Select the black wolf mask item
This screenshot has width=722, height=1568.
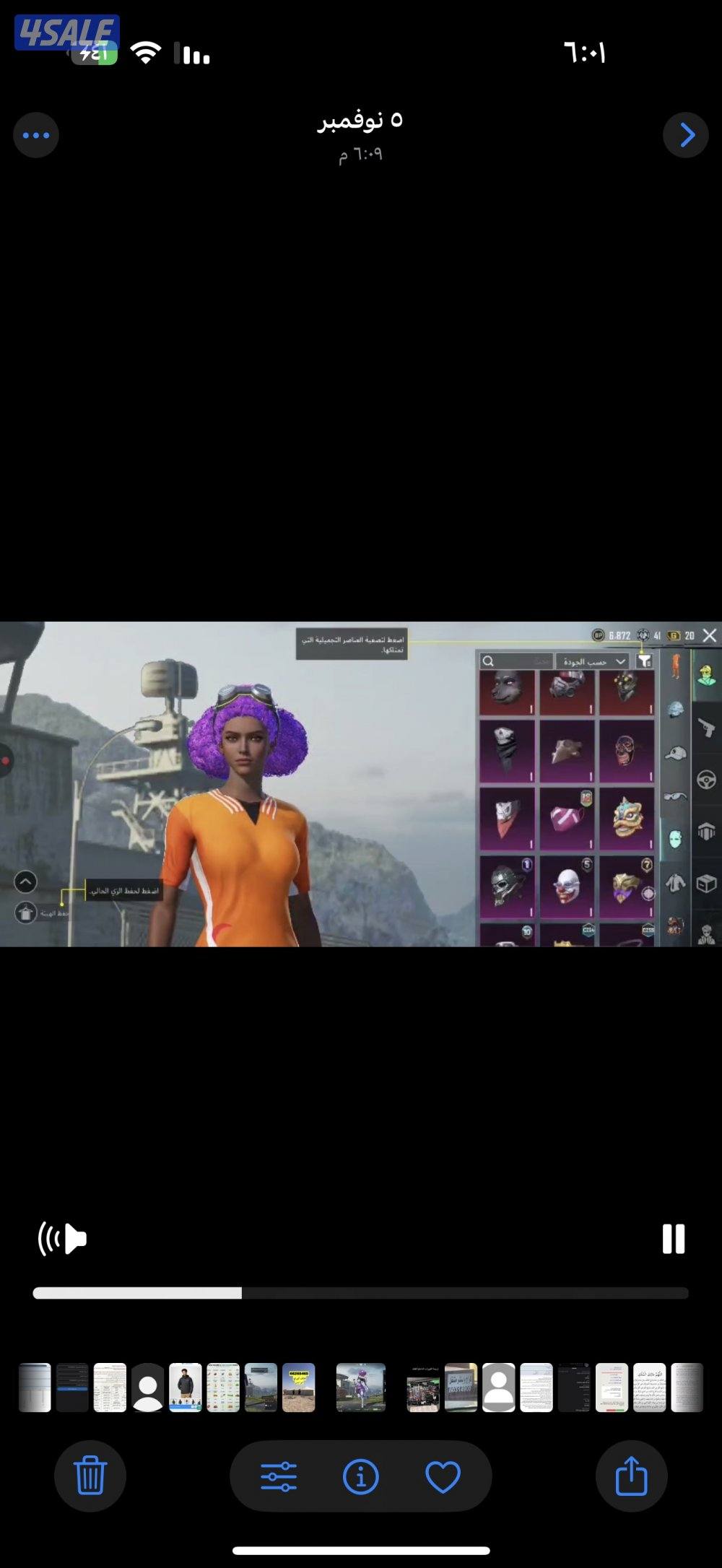508,691
